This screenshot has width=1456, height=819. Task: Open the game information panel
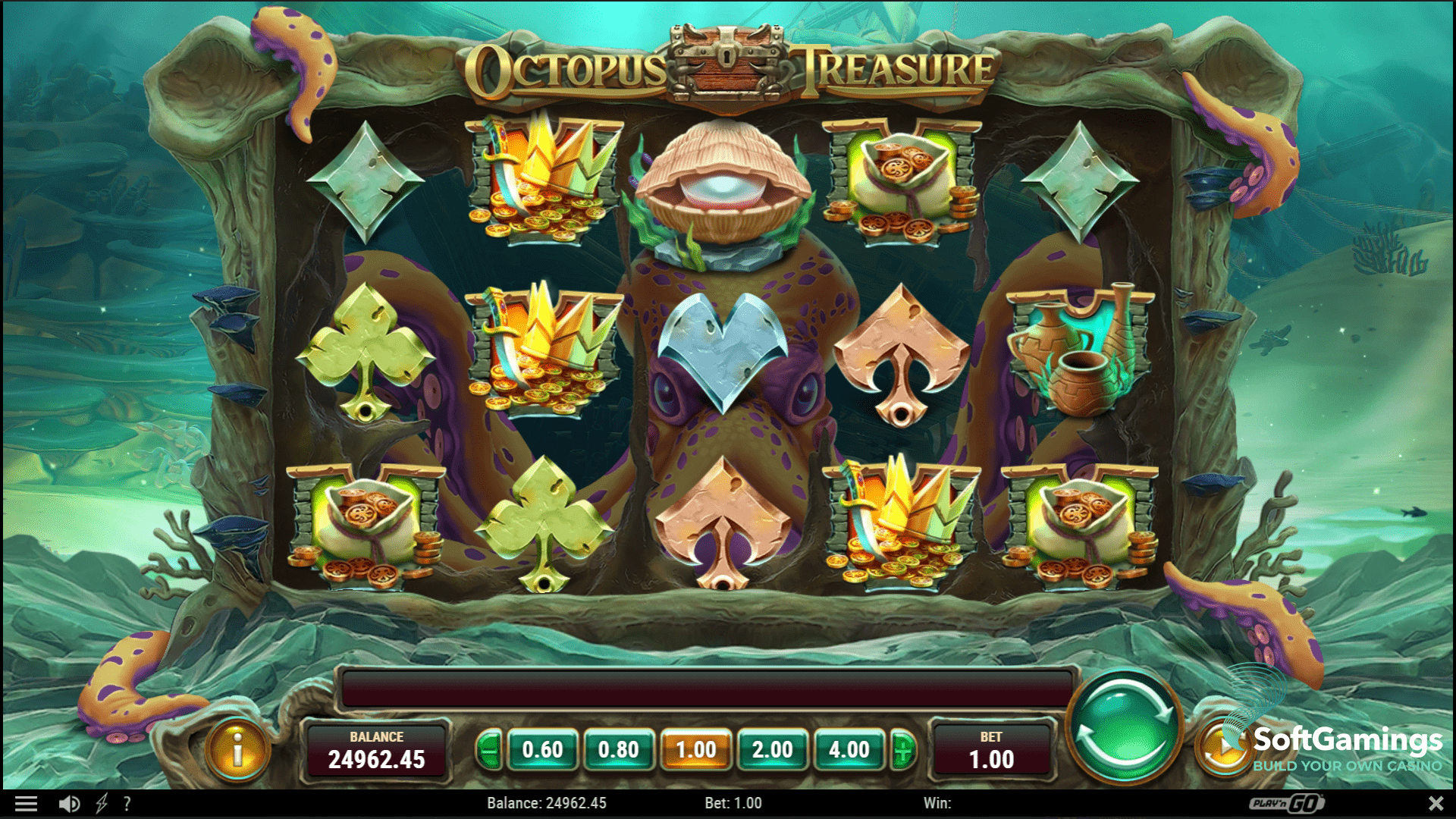238,752
